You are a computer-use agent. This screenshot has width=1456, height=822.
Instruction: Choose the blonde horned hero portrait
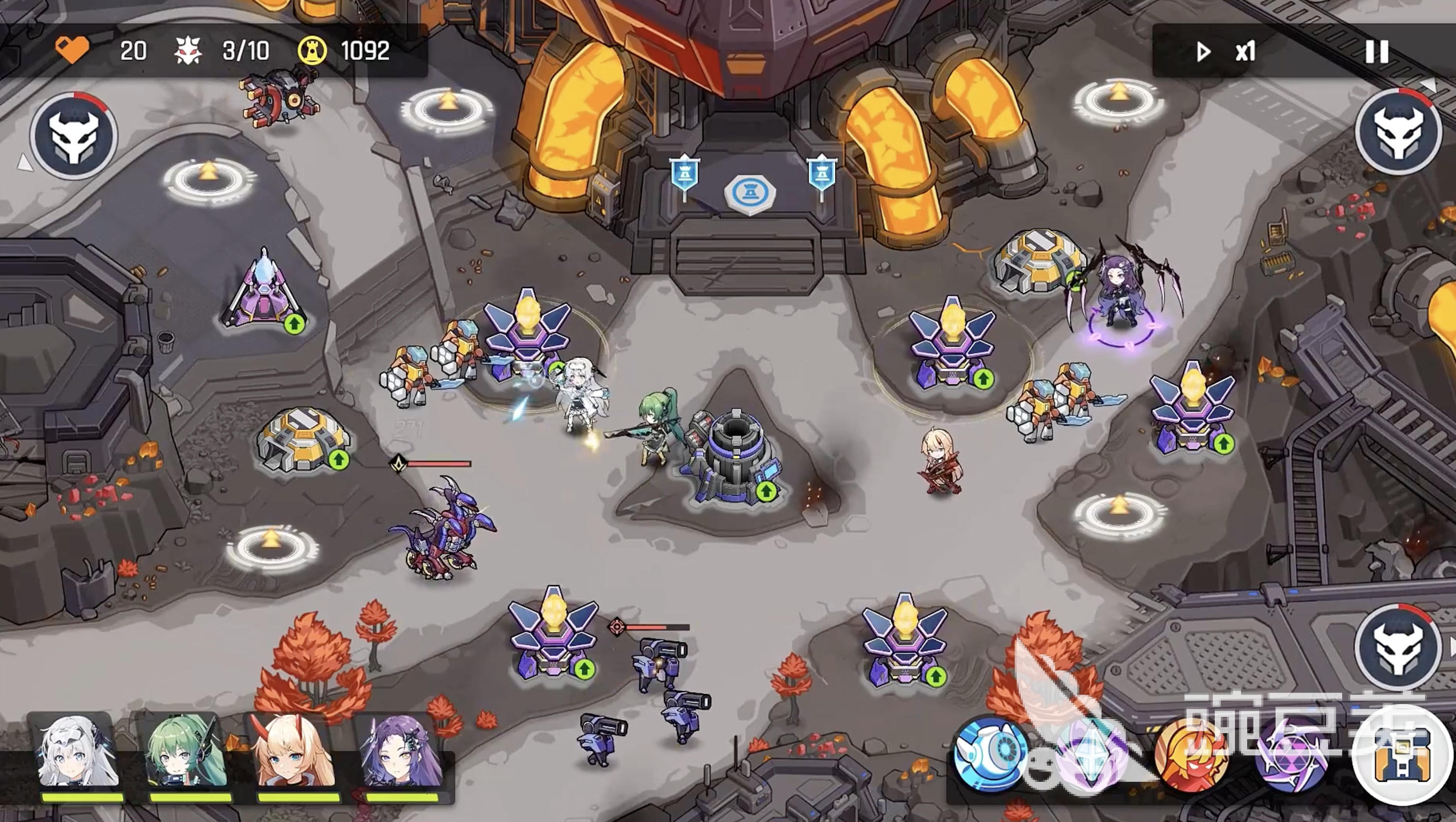point(296,753)
